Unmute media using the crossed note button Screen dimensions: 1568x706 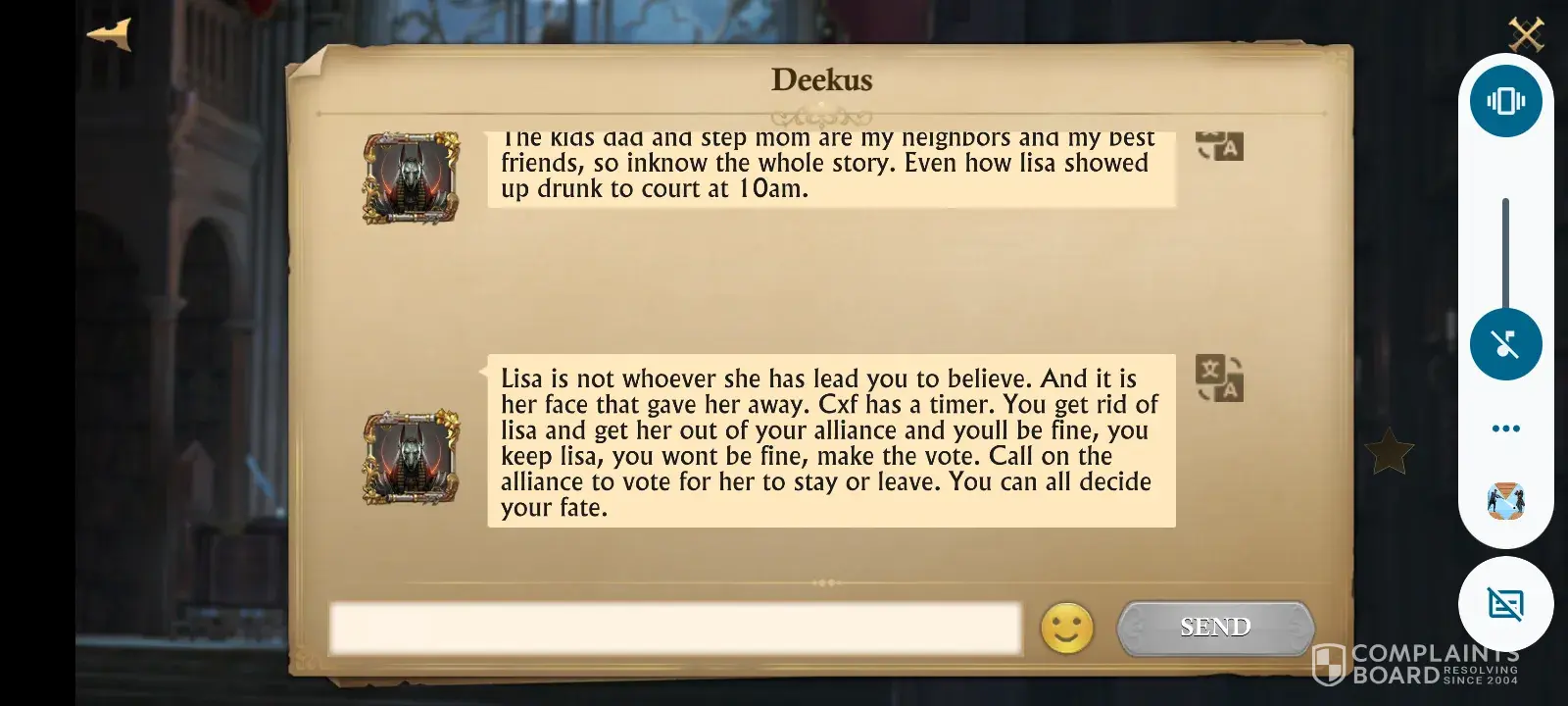1505,344
